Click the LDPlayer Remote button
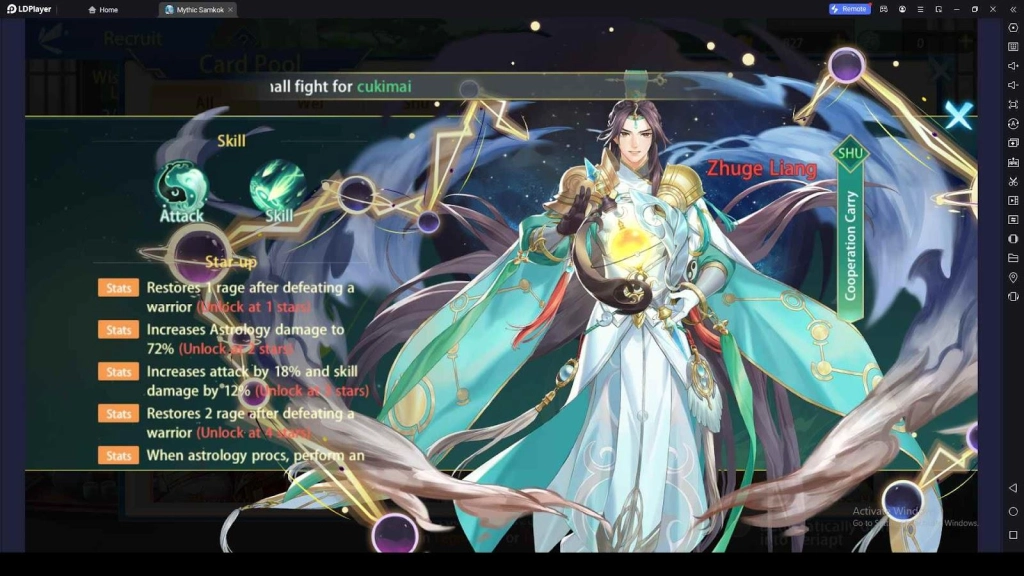 coord(849,9)
